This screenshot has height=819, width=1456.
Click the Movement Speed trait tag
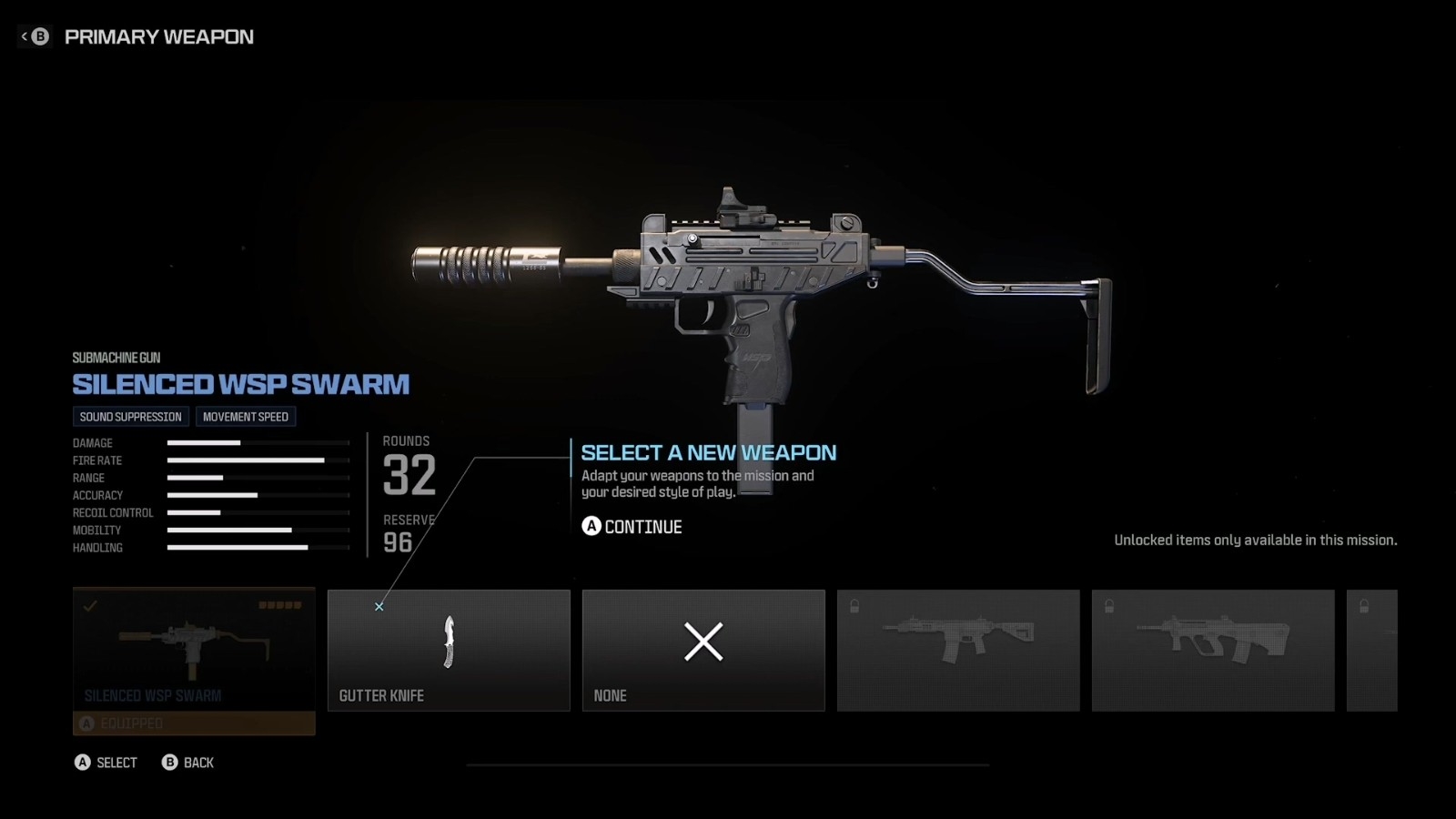pos(246,417)
